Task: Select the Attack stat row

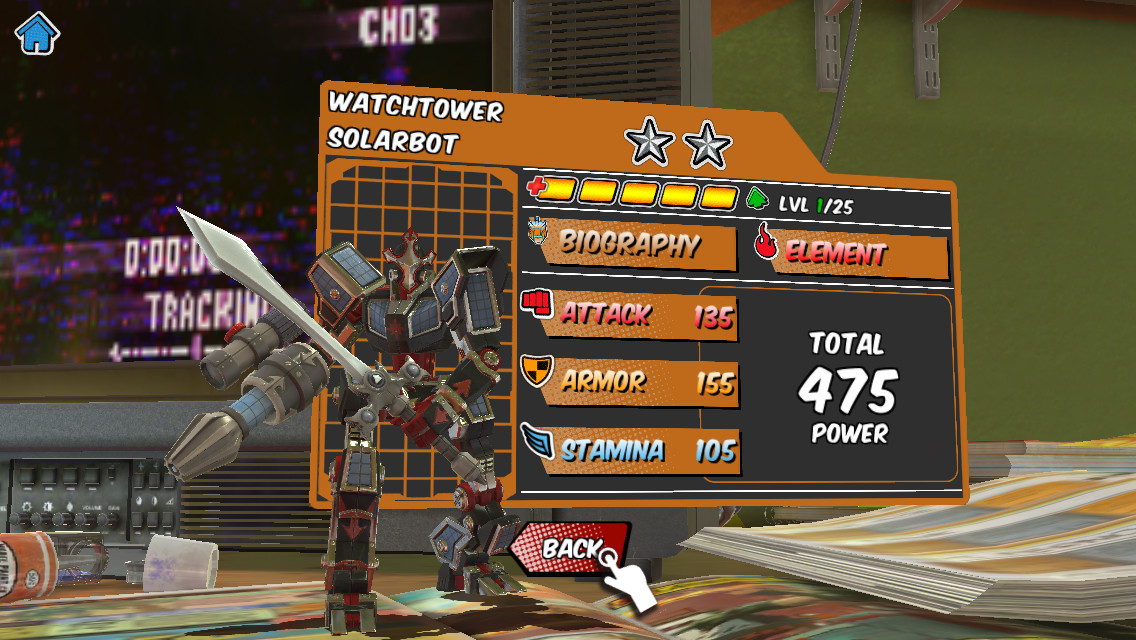Action: pyautogui.click(x=632, y=315)
